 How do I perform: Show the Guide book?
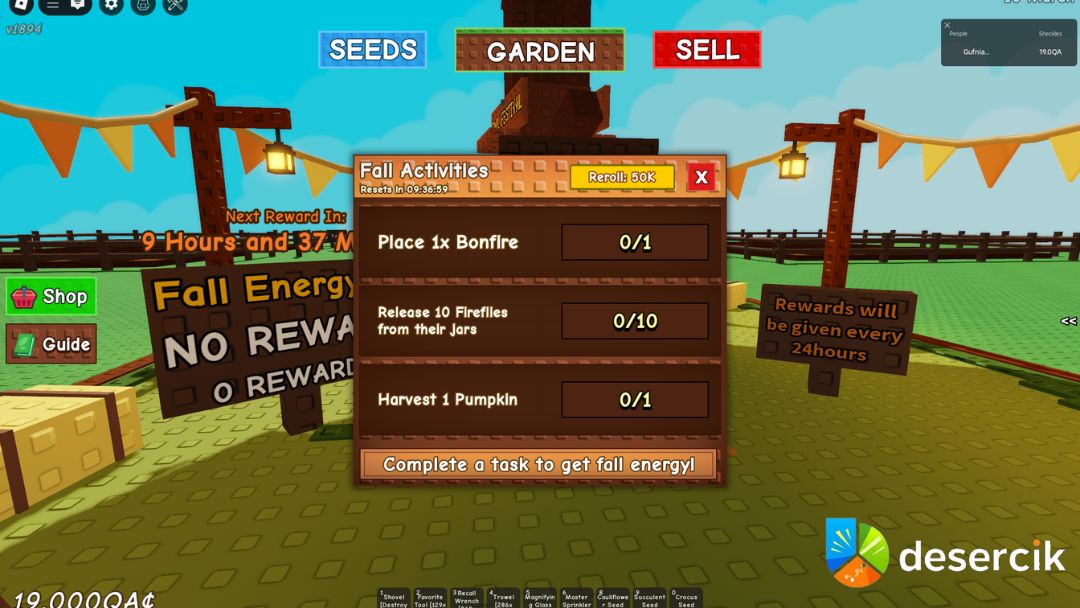click(51, 345)
